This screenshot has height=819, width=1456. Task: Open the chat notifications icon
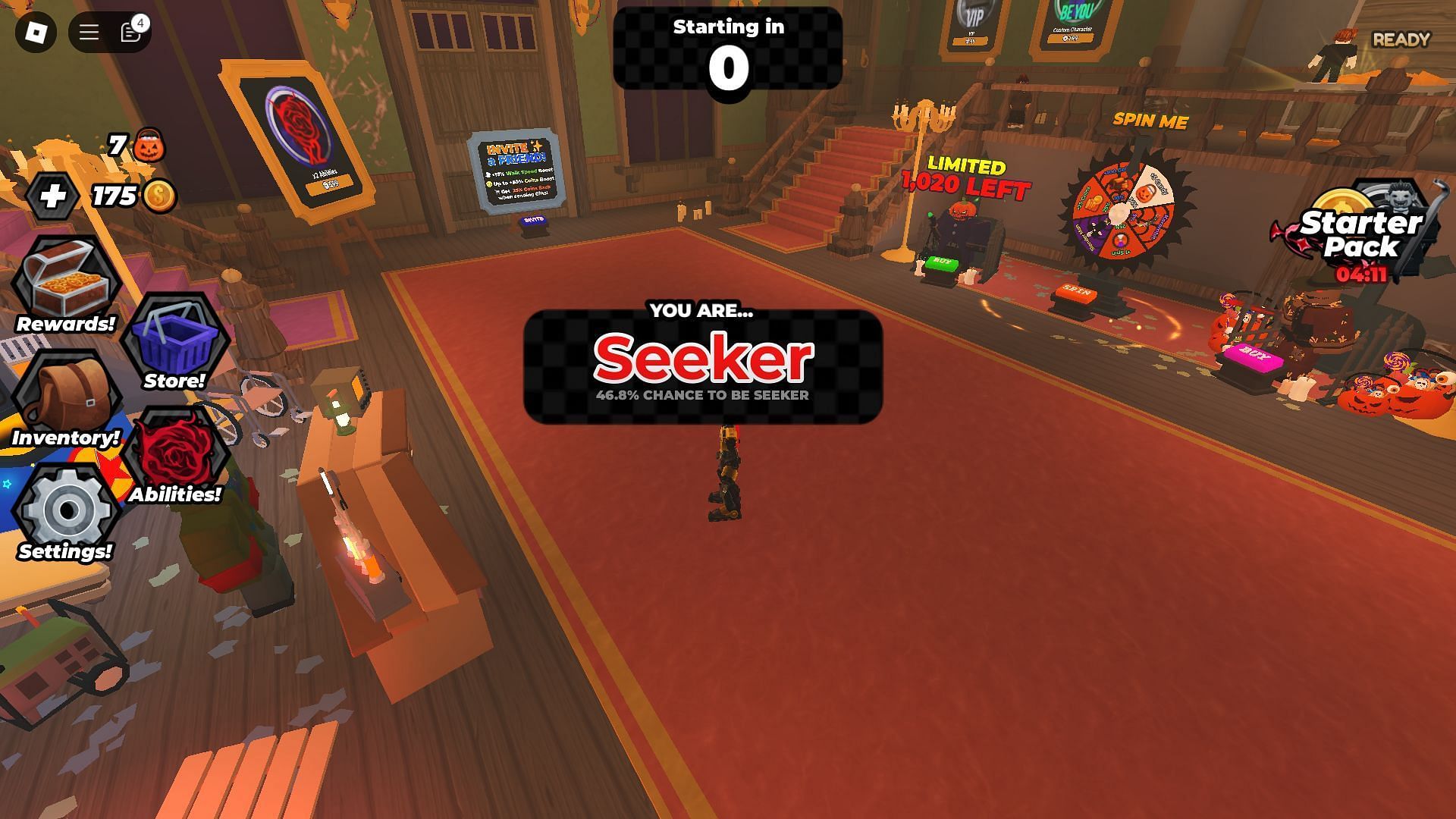[x=131, y=32]
